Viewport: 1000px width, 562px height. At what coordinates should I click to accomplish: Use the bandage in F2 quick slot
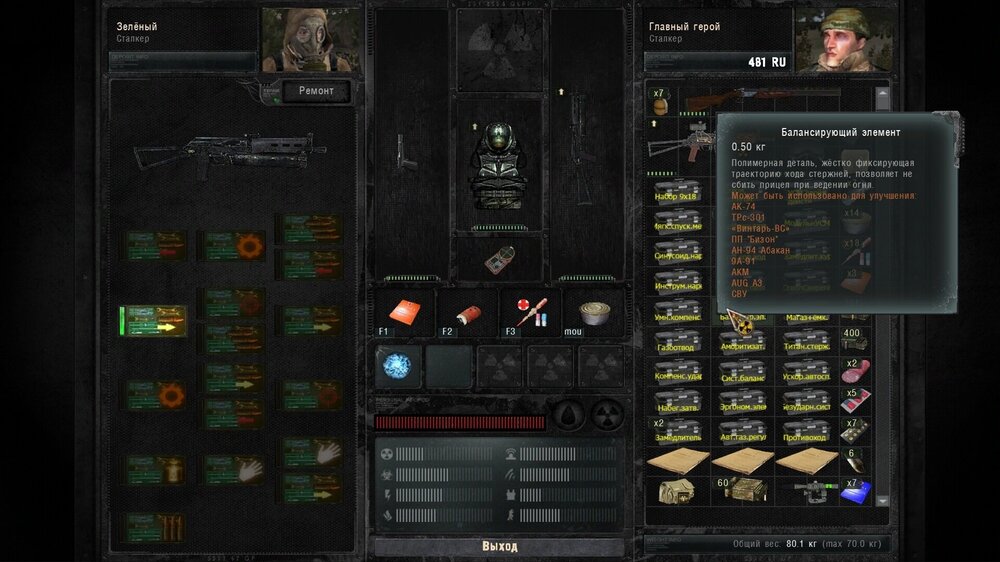click(x=468, y=312)
